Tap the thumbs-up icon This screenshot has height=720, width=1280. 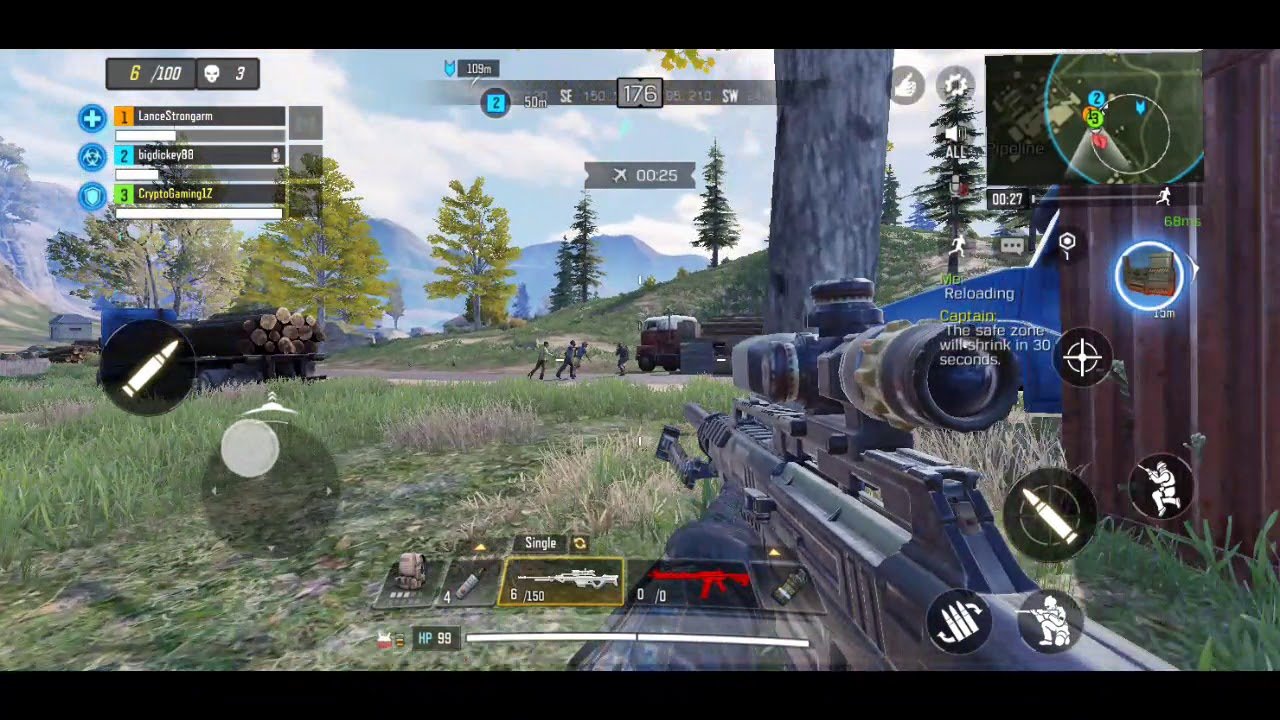click(907, 86)
